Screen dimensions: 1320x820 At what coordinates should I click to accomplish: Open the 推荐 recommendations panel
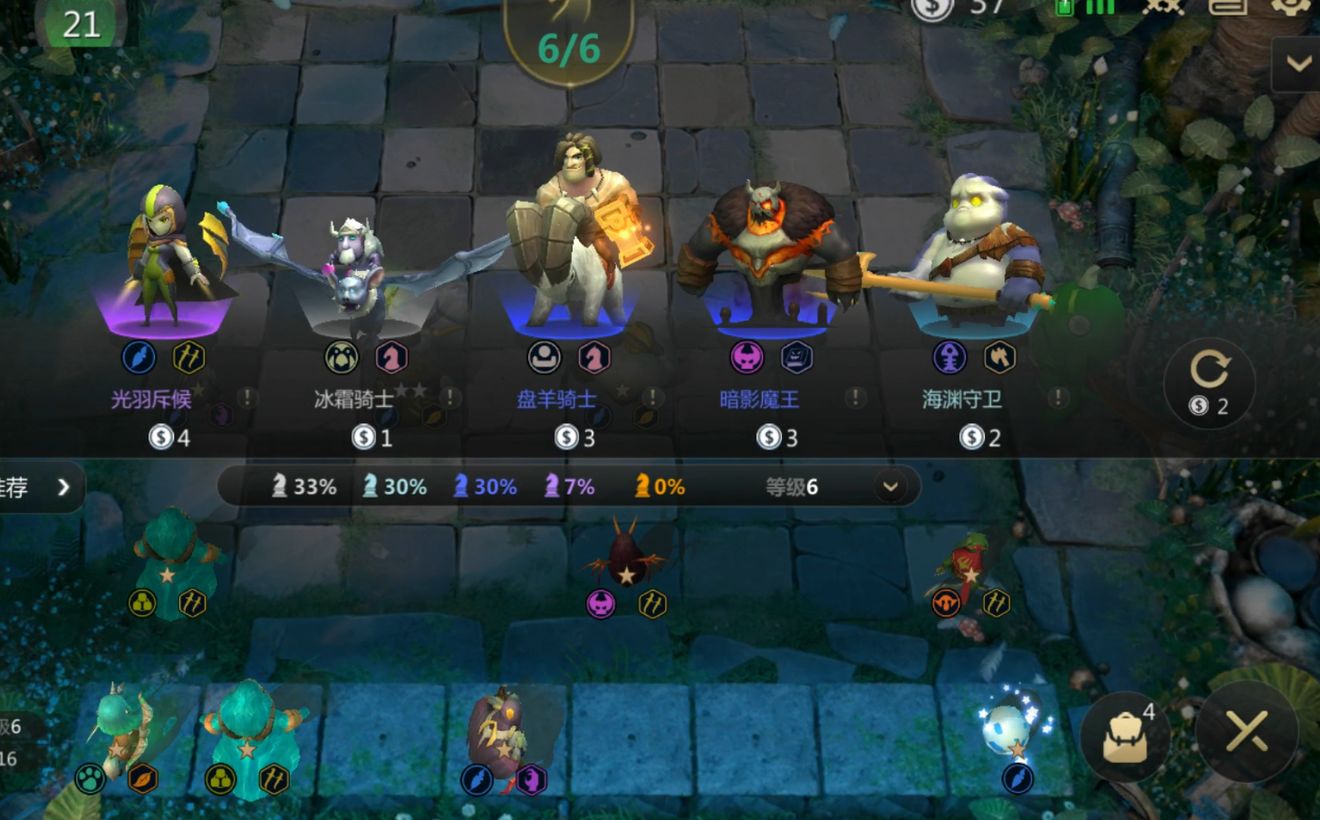coord(40,487)
